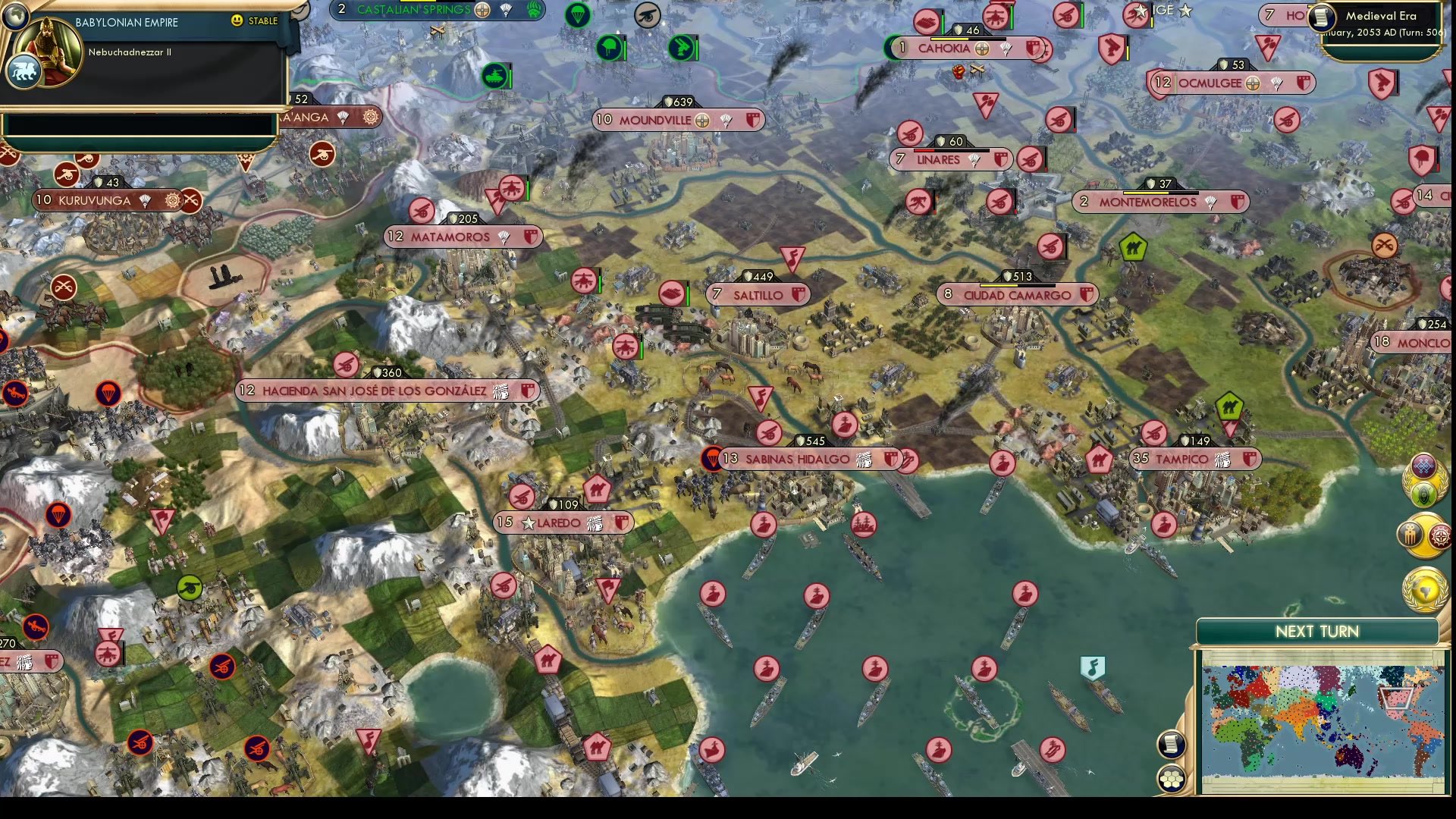Click the red compass technology notification icon
The width and height of the screenshot is (1456, 819).
[x=1439, y=535]
